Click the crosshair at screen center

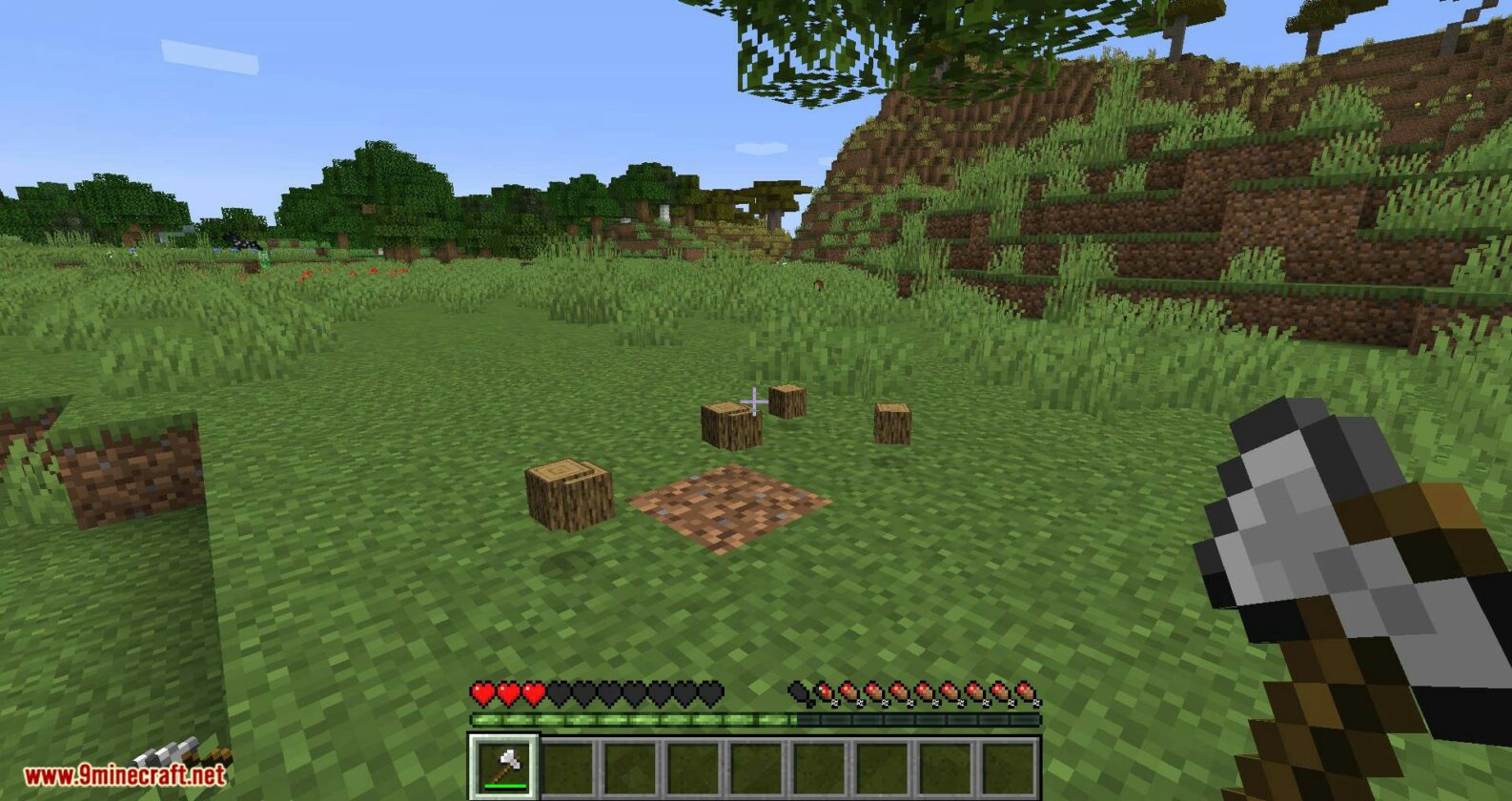pos(753,400)
